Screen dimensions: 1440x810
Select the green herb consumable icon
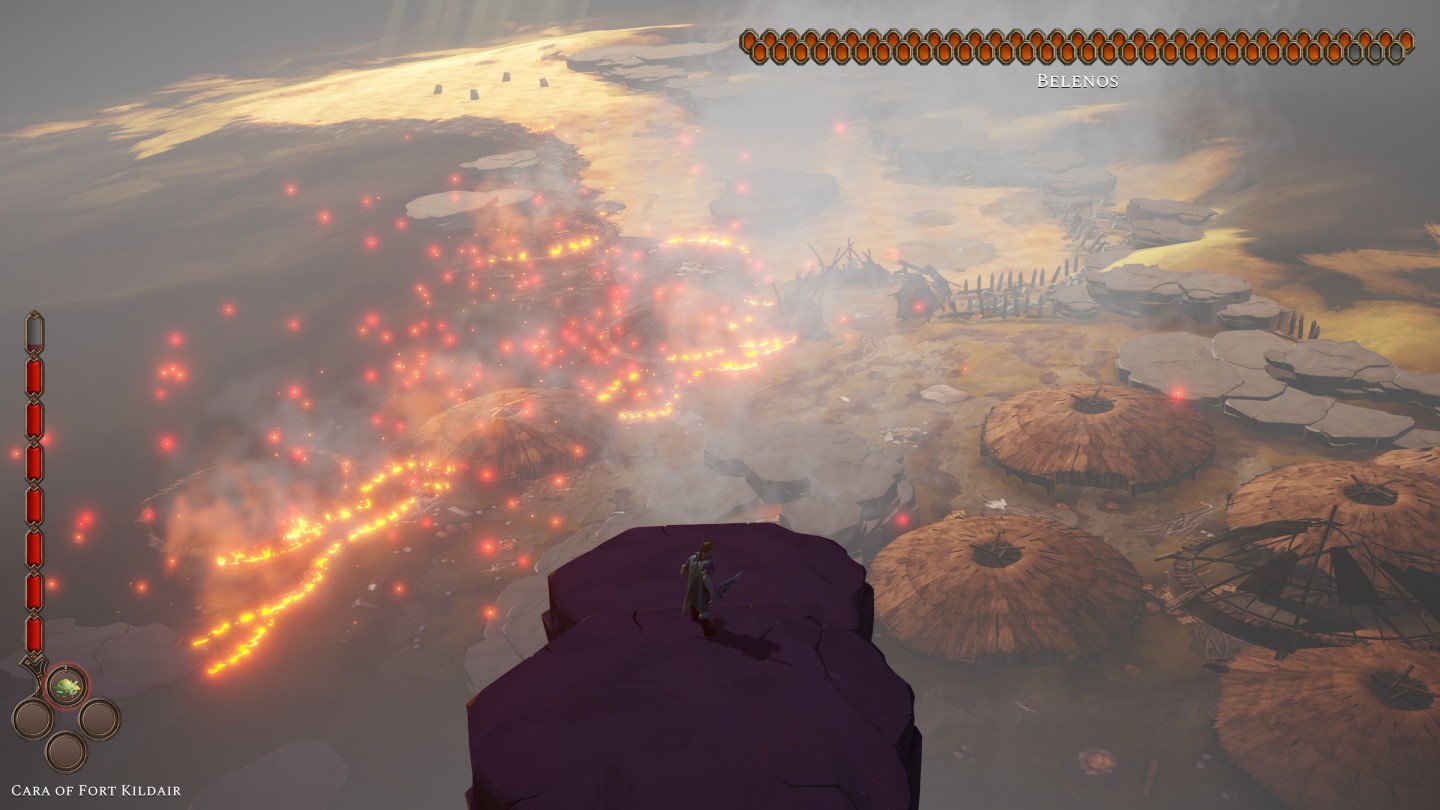click(68, 685)
